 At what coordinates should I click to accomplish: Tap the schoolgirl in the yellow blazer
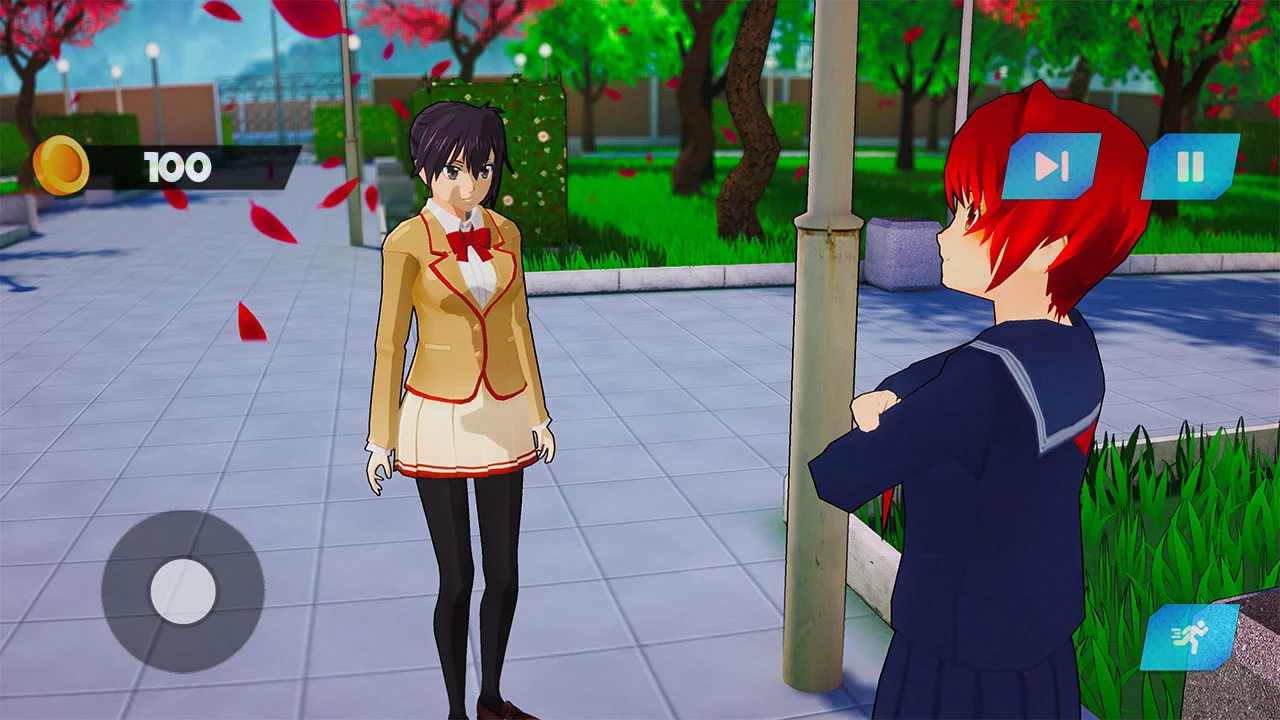coord(460,350)
